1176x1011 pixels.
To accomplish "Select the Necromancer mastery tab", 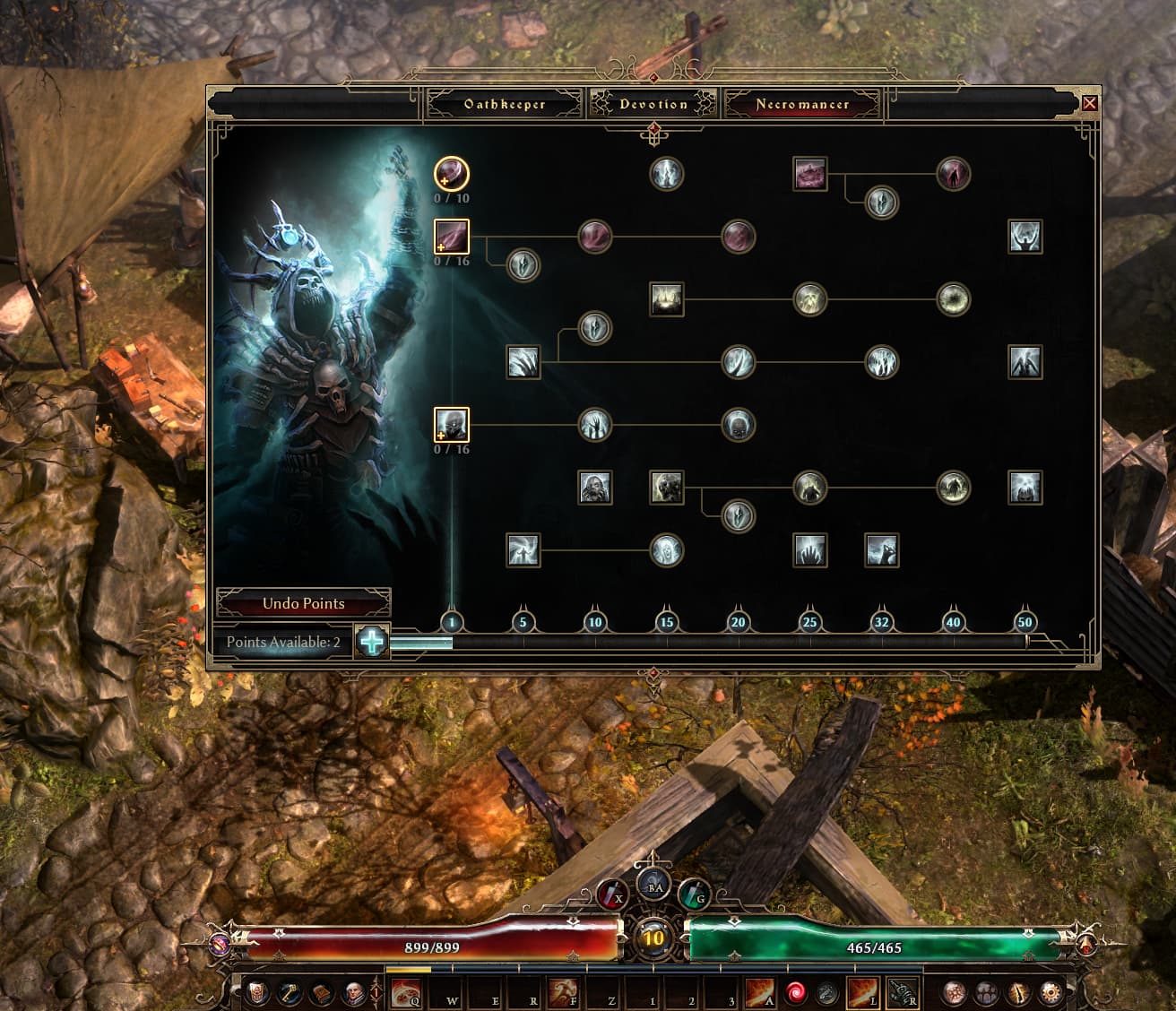I will point(802,104).
